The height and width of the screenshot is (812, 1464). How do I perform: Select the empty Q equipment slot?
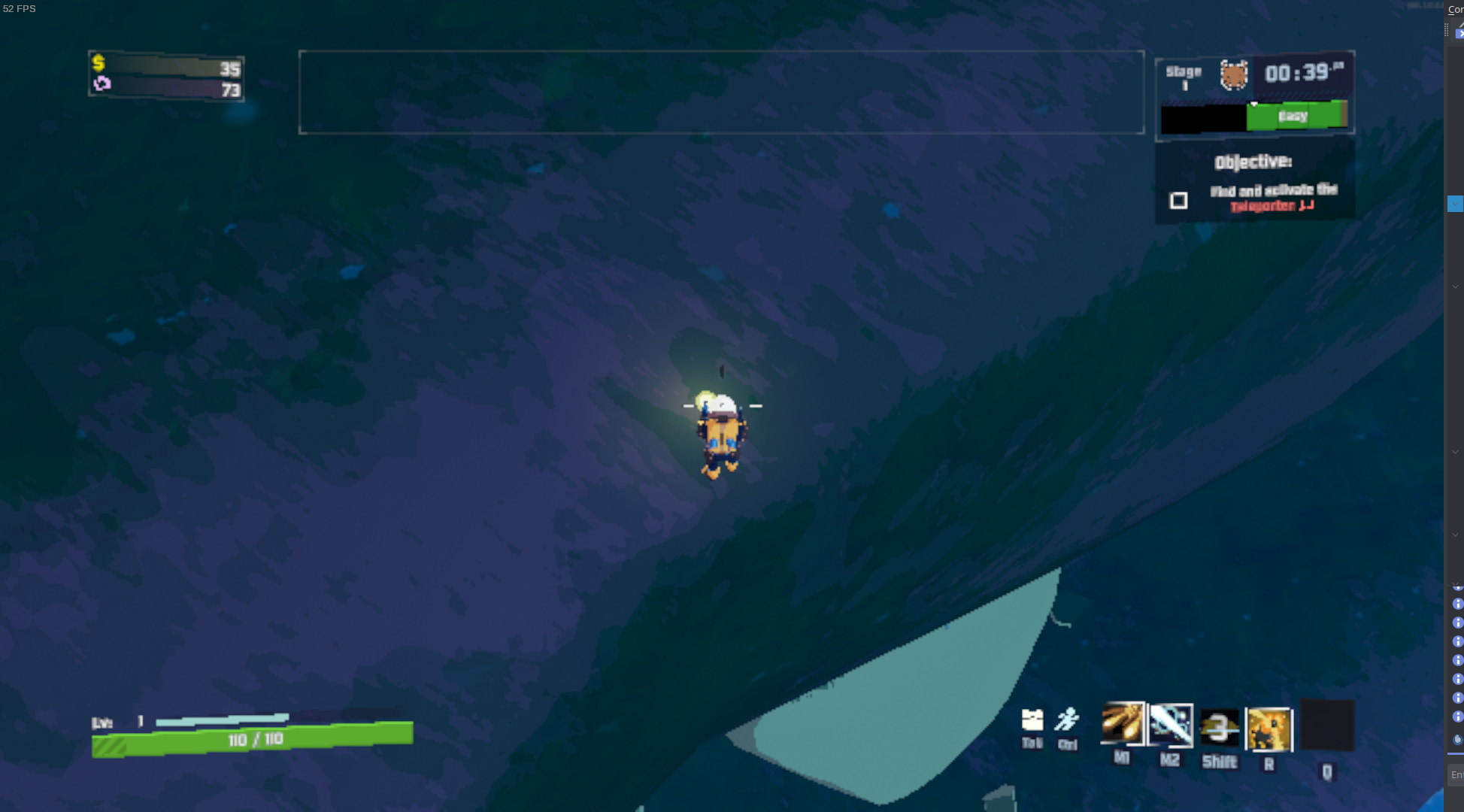[1327, 726]
